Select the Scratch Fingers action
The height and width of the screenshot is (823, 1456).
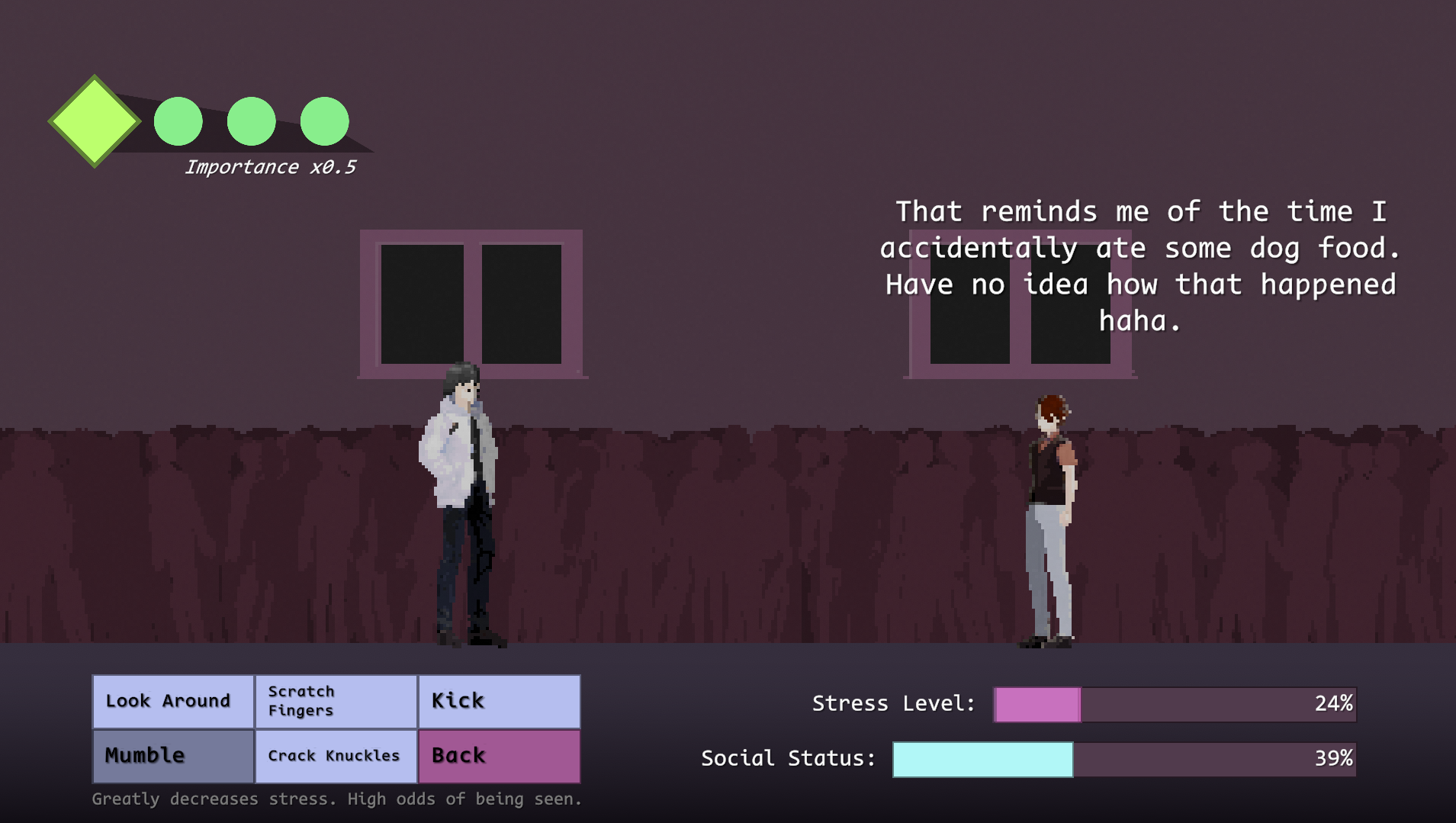coord(336,701)
